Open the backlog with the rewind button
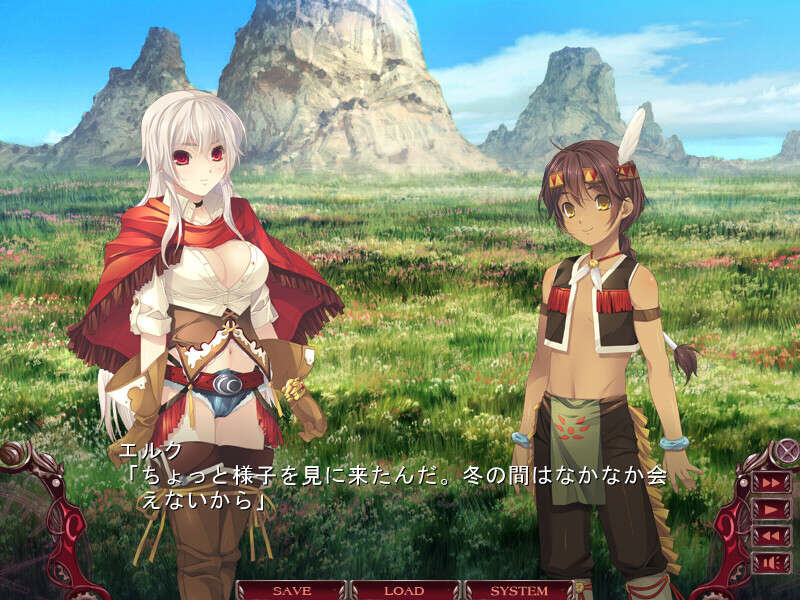 coord(771,536)
